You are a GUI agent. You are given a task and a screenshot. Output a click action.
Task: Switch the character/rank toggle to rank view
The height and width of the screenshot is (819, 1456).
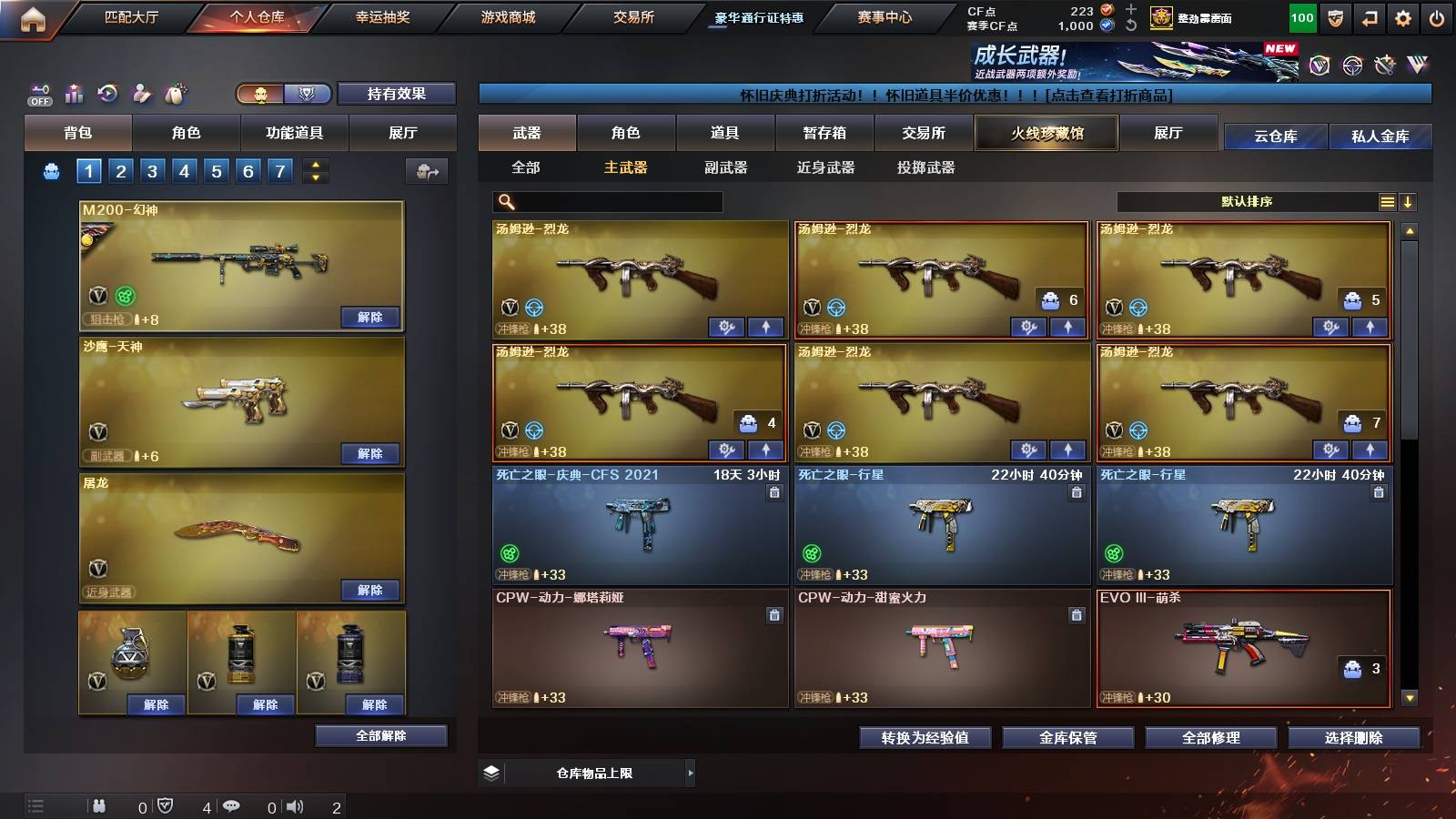point(308,94)
